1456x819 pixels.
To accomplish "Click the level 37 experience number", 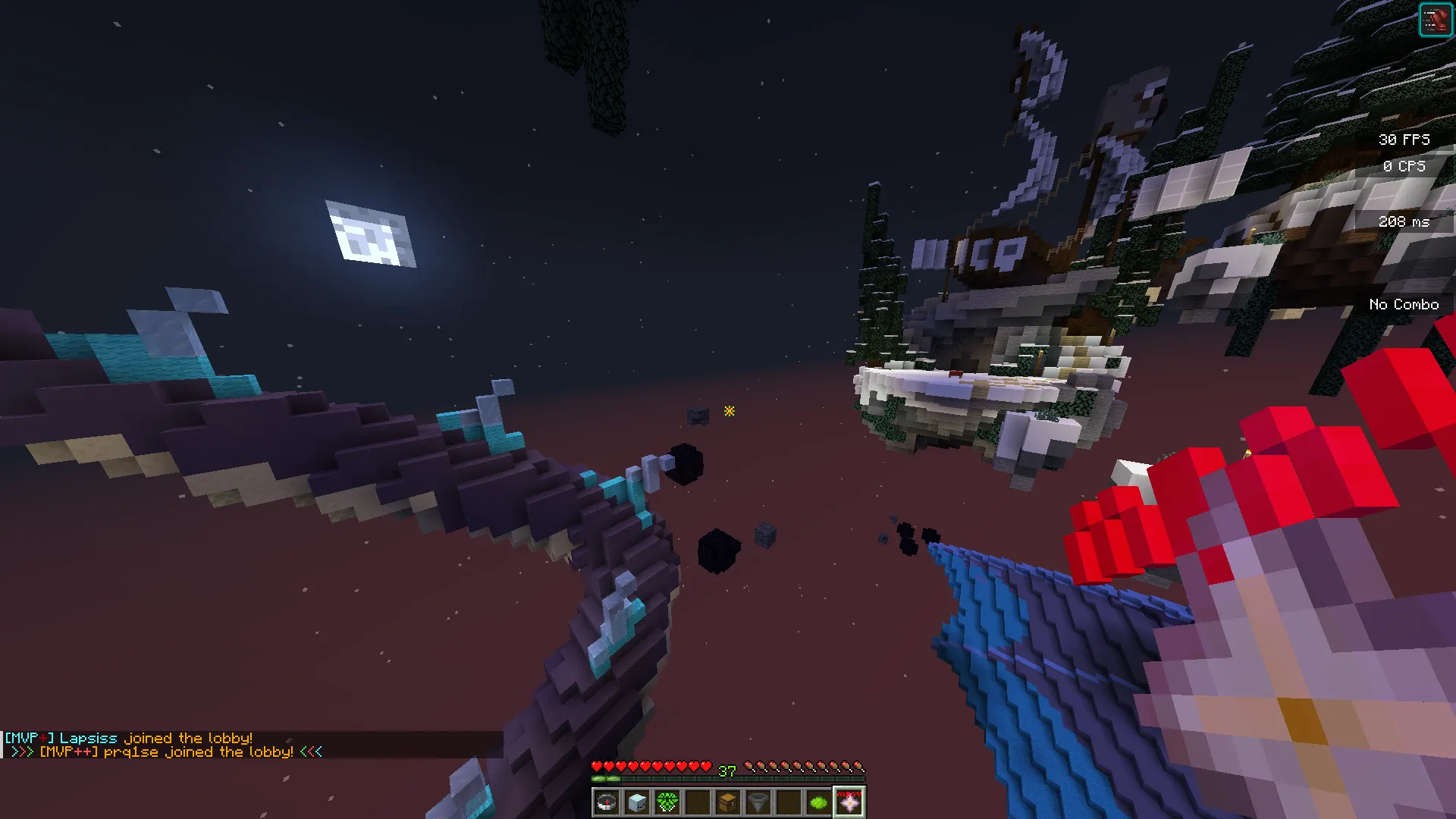I will pos(726,771).
